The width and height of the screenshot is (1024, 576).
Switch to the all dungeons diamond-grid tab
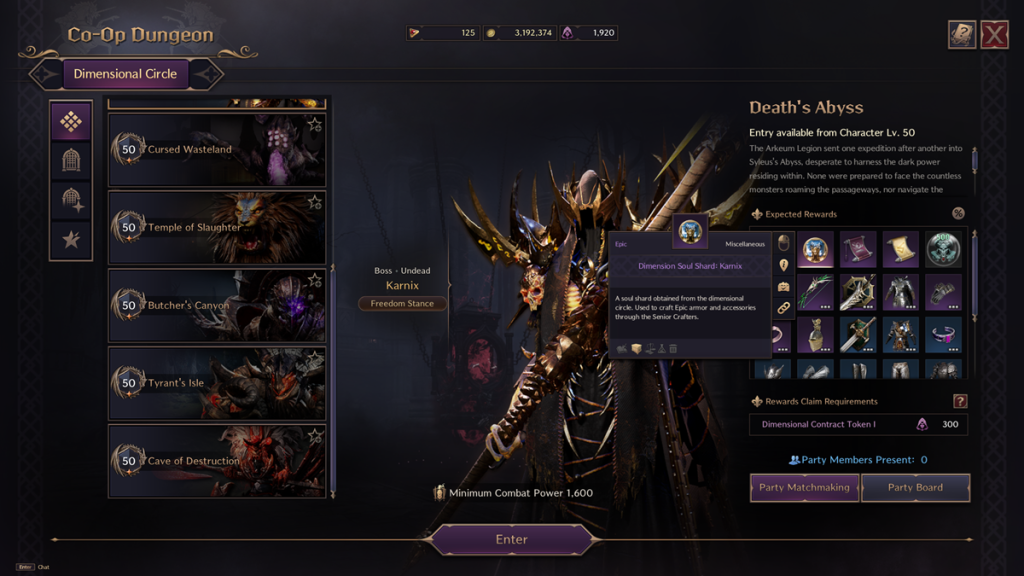[x=71, y=121]
